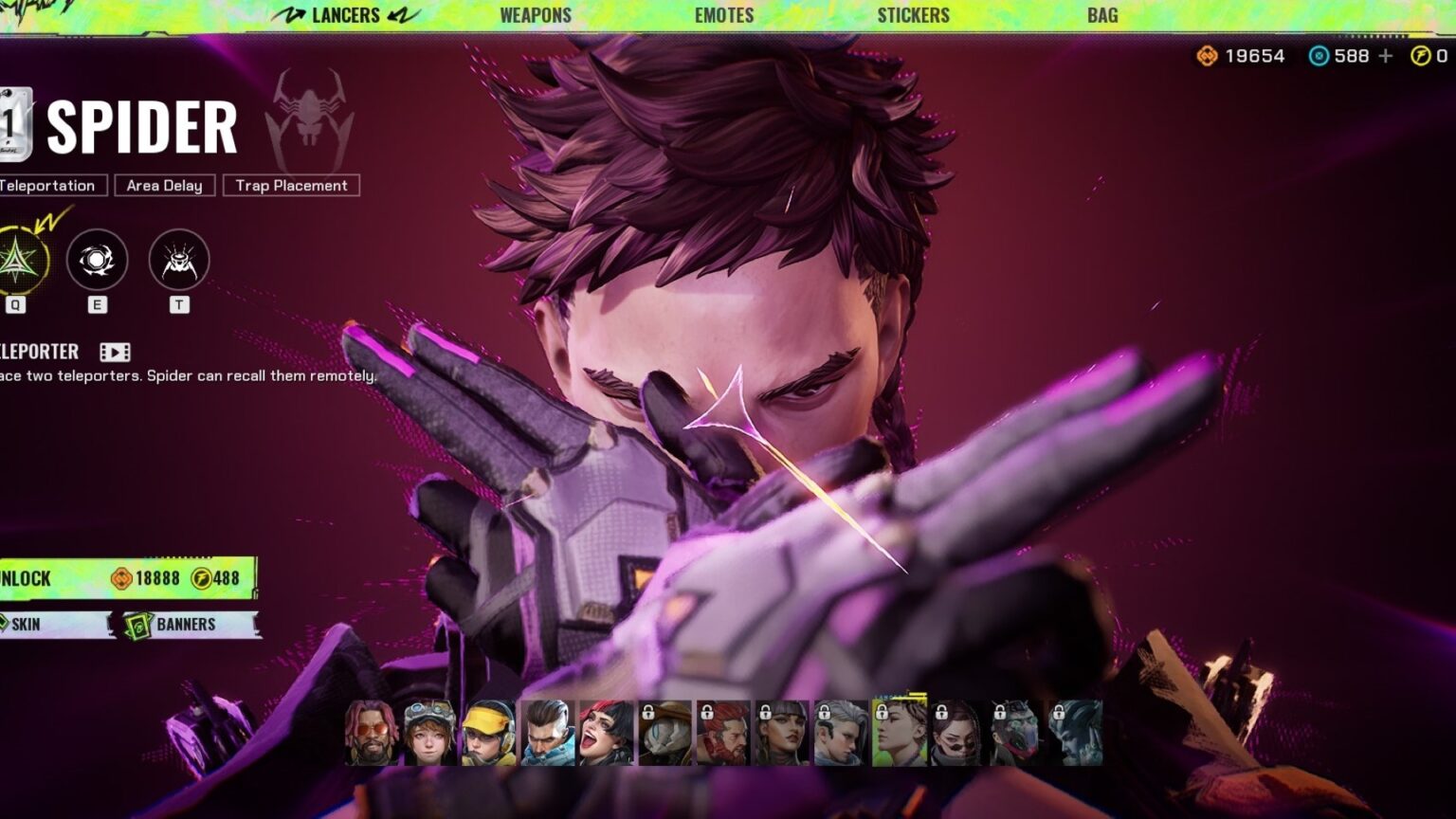Viewport: 1456px width, 819px height.
Task: Play the Teleporter ability preview video
Action: [x=115, y=353]
